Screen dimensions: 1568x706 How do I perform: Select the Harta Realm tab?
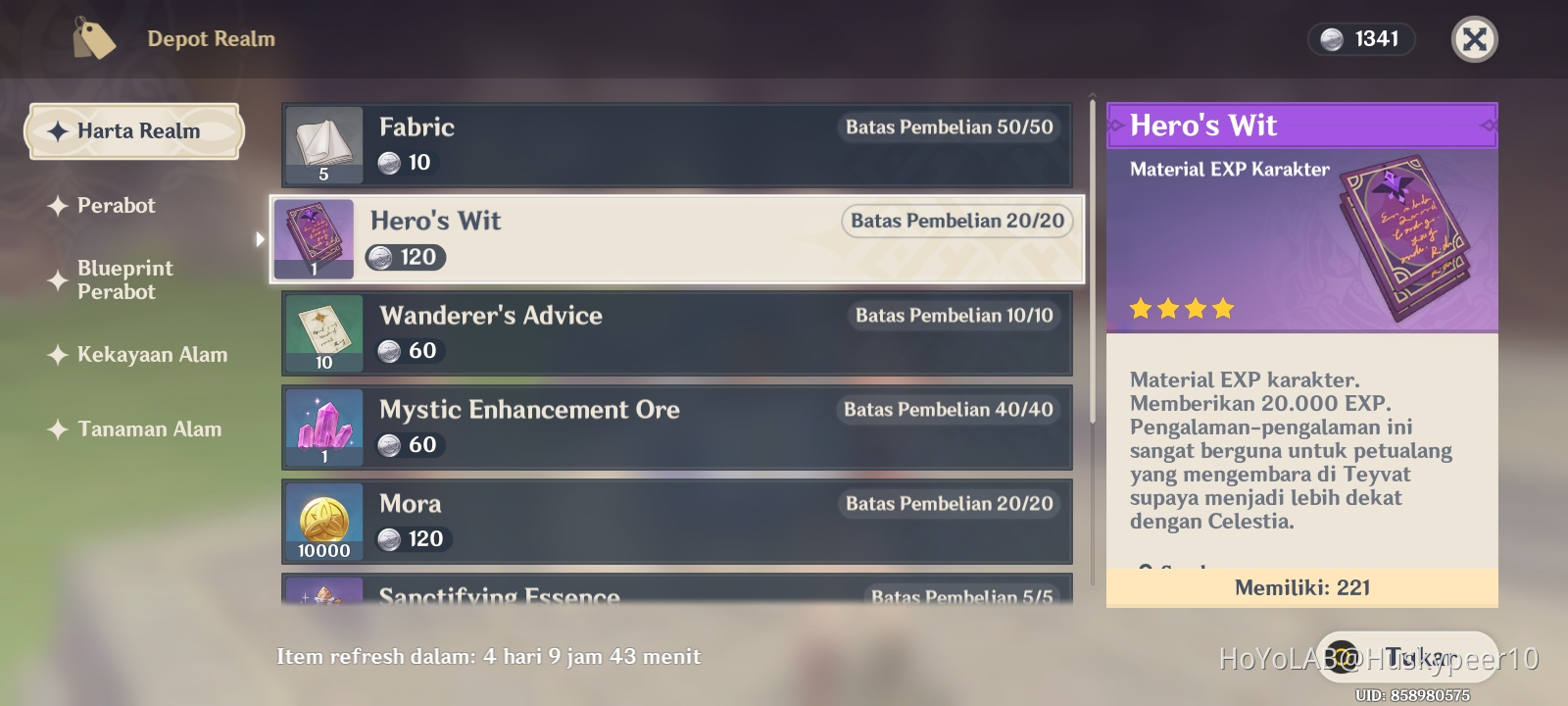pos(134,130)
